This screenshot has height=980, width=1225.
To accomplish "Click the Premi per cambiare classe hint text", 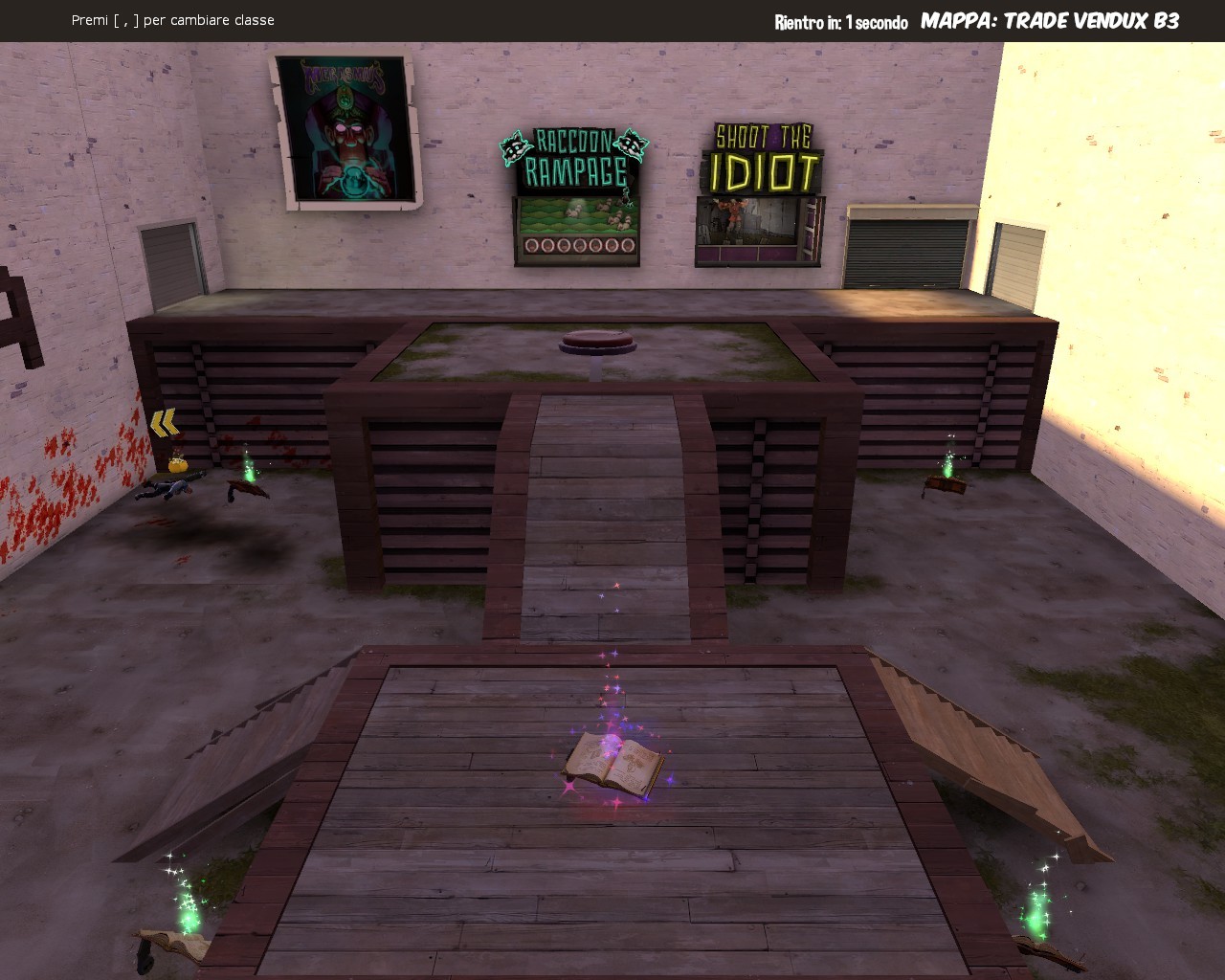I will coord(172,19).
